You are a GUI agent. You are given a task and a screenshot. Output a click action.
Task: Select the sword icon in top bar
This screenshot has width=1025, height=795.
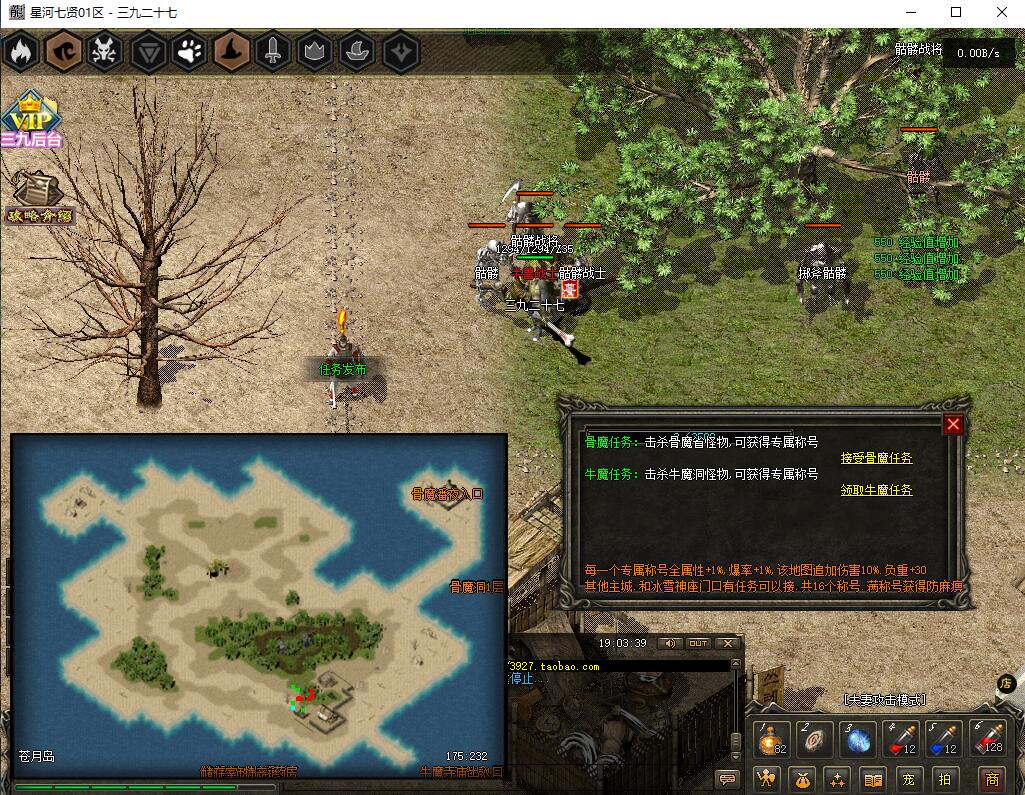[274, 51]
